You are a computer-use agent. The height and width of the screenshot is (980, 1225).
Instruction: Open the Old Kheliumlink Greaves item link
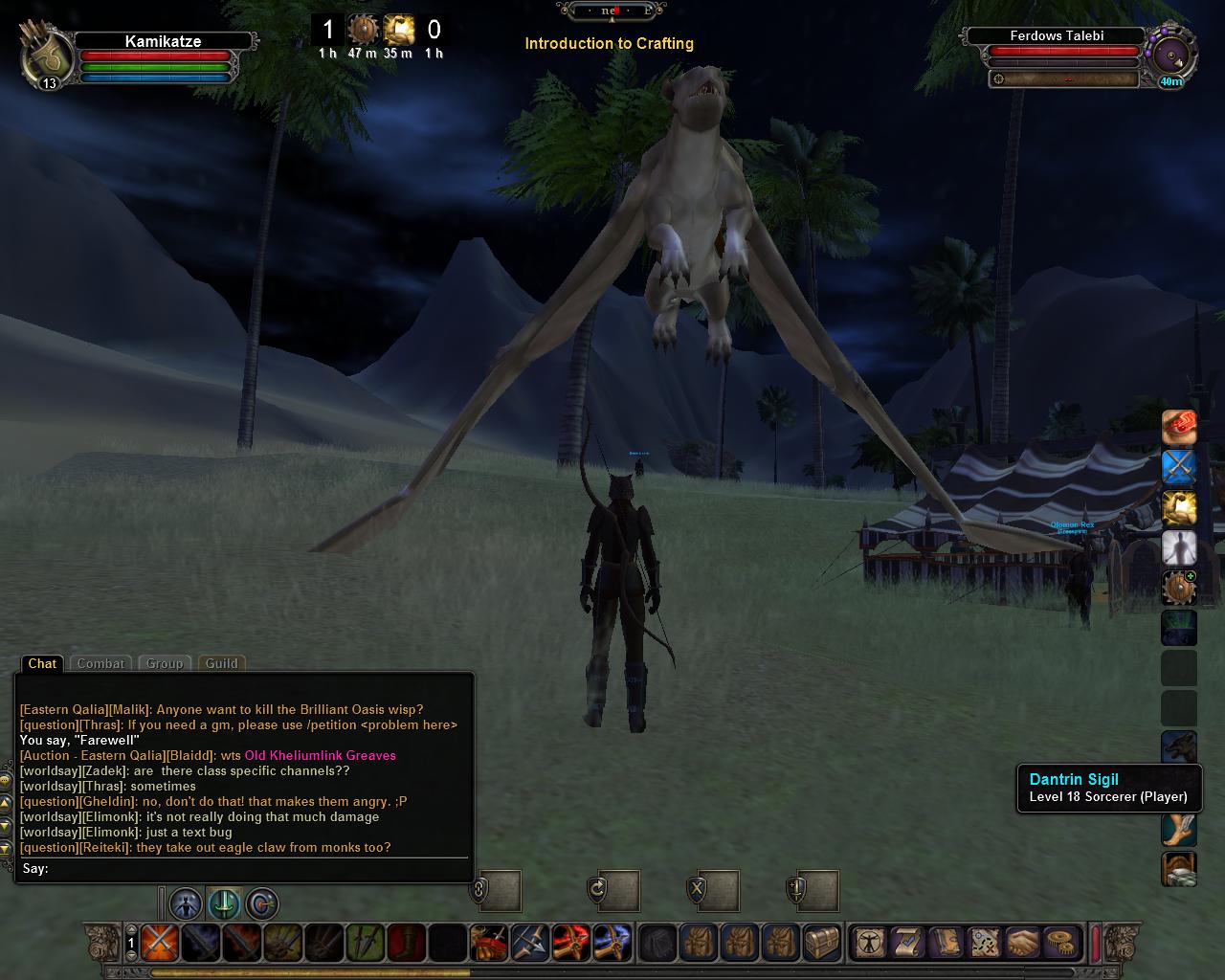coord(320,755)
